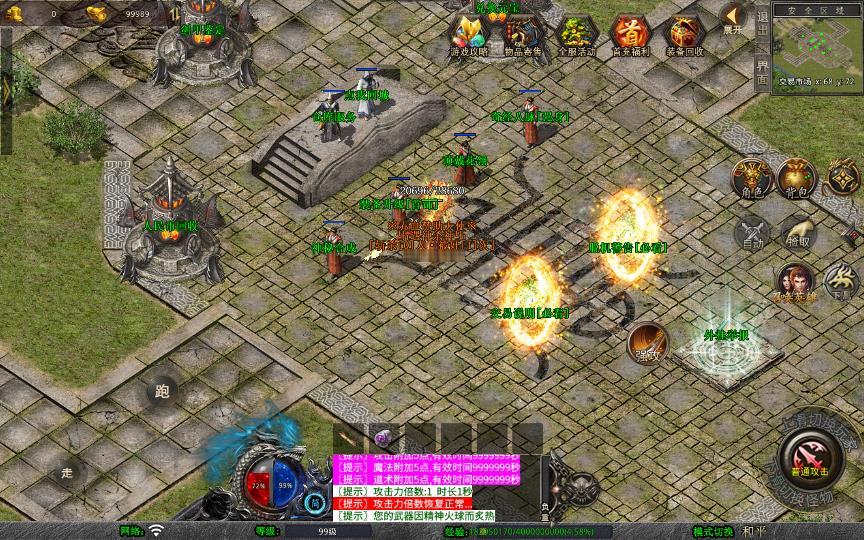The width and height of the screenshot is (864, 540).
Task: Open the 全服活动 server events icon
Action: pos(577,34)
